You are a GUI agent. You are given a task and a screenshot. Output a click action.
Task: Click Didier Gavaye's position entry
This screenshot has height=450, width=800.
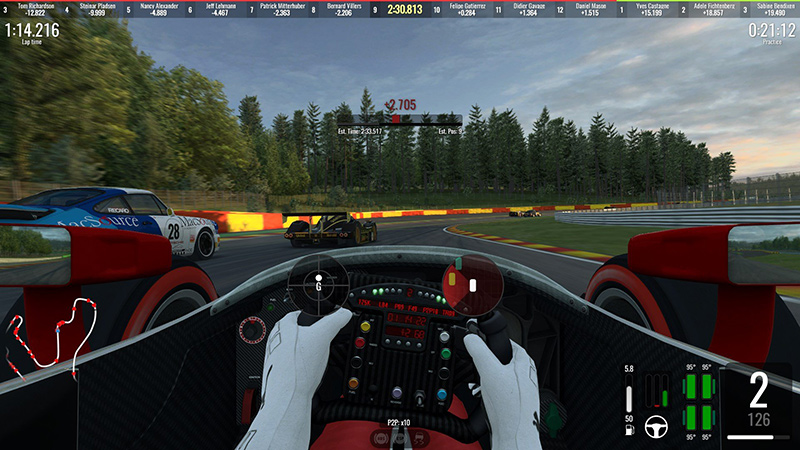530,10
